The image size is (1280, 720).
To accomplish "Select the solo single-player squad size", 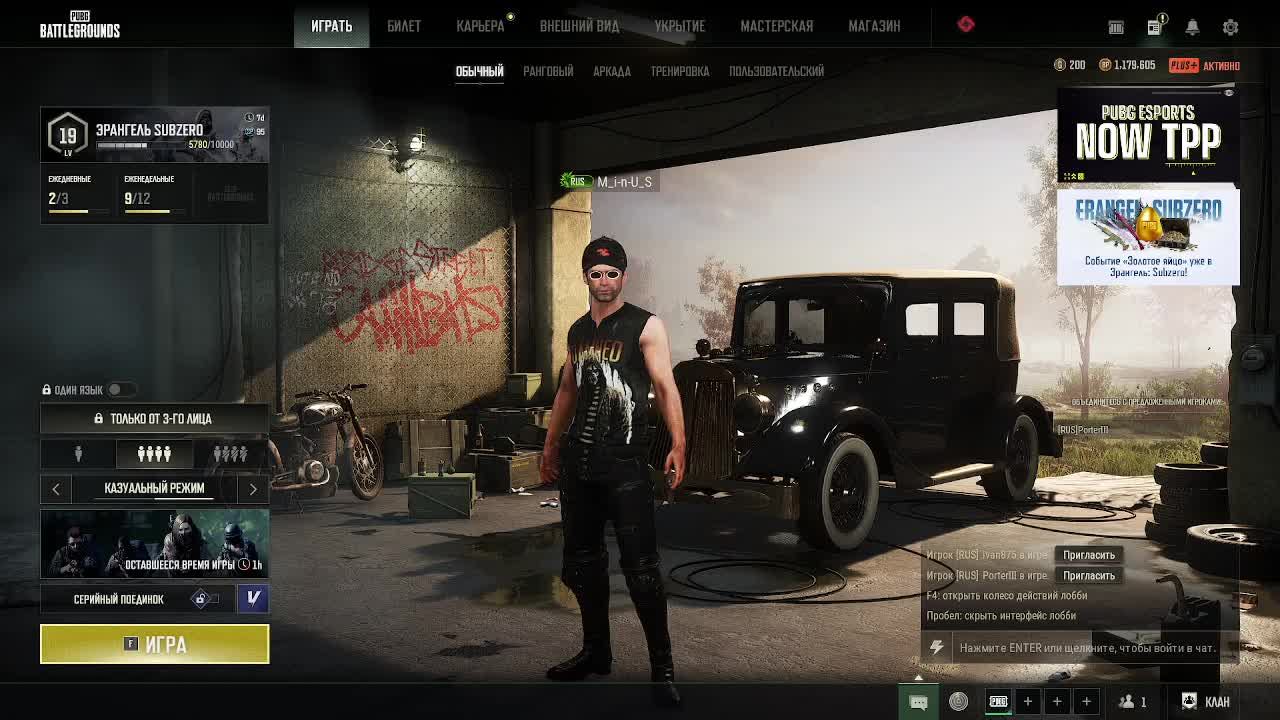I will [x=78, y=454].
